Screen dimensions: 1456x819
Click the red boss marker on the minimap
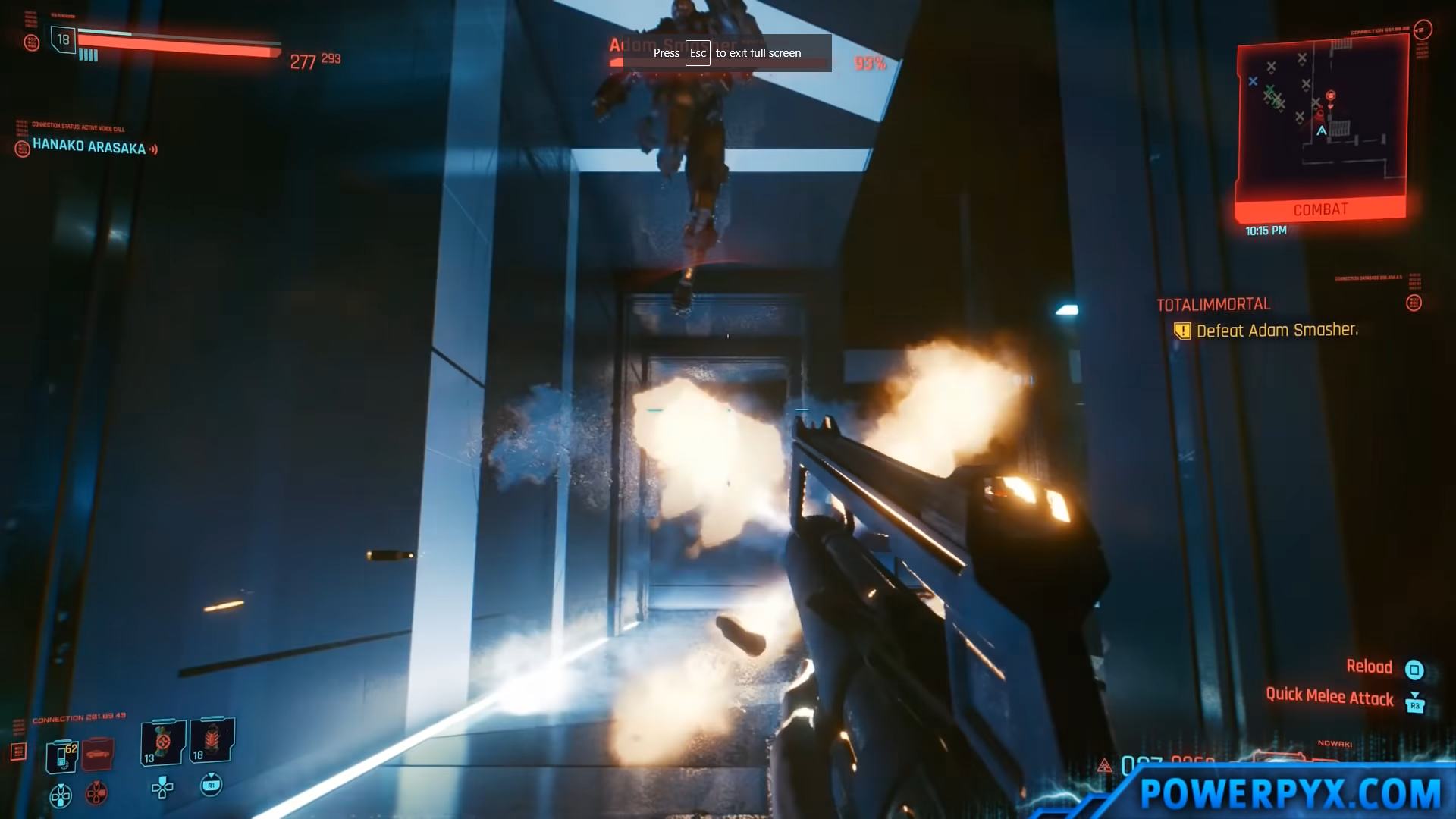tap(1330, 96)
